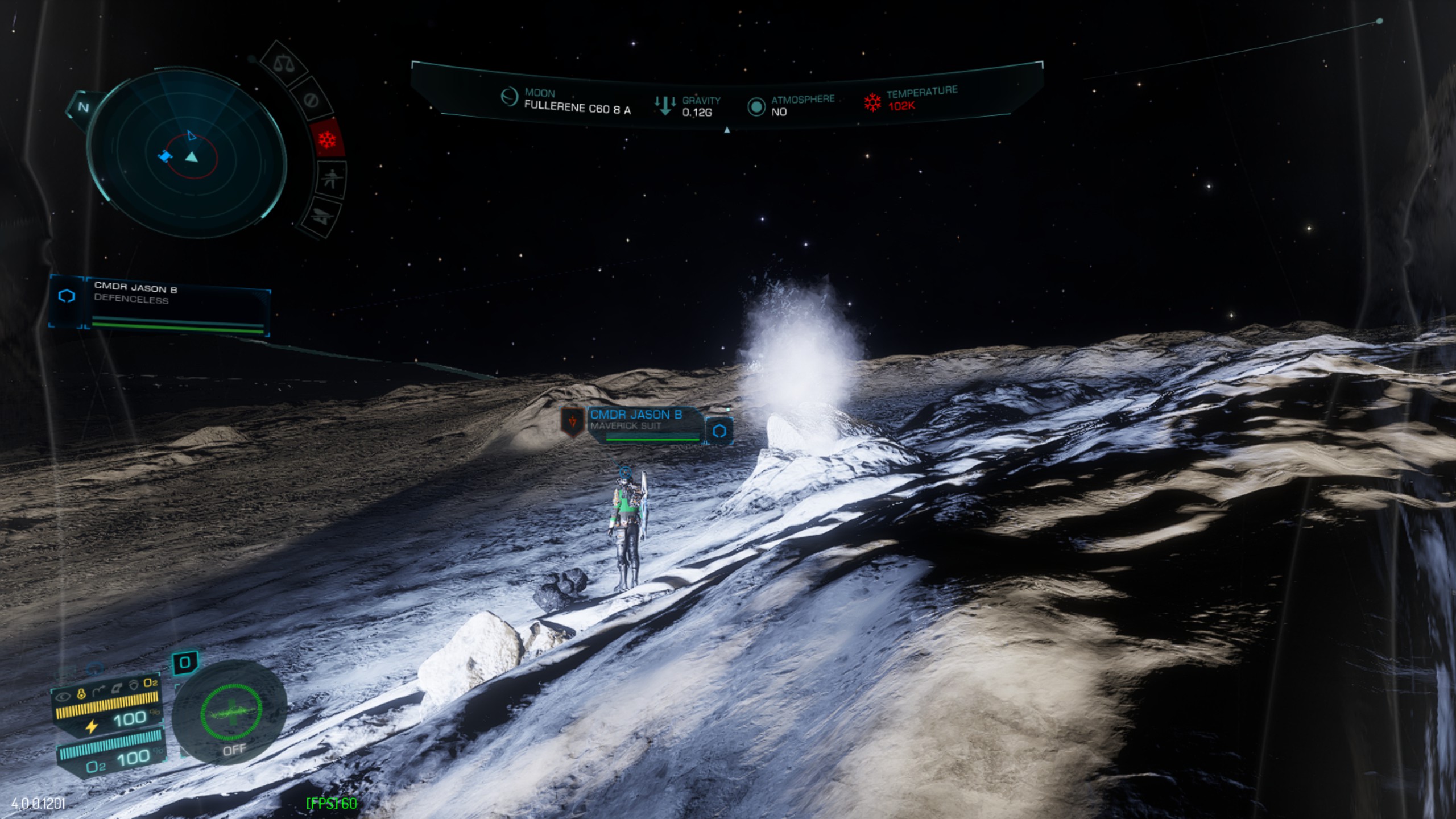Image resolution: width=1456 pixels, height=819 pixels.
Task: Click the prohibited circle-slash status icon
Action: [x=311, y=100]
